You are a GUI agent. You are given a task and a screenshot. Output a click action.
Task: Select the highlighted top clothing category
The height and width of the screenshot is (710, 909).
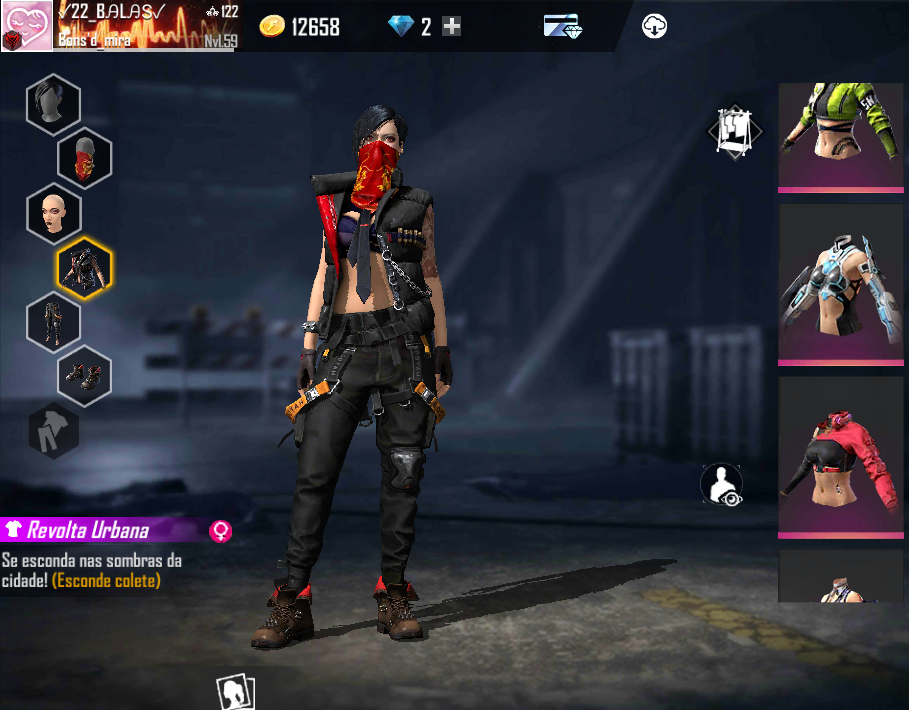click(x=84, y=268)
